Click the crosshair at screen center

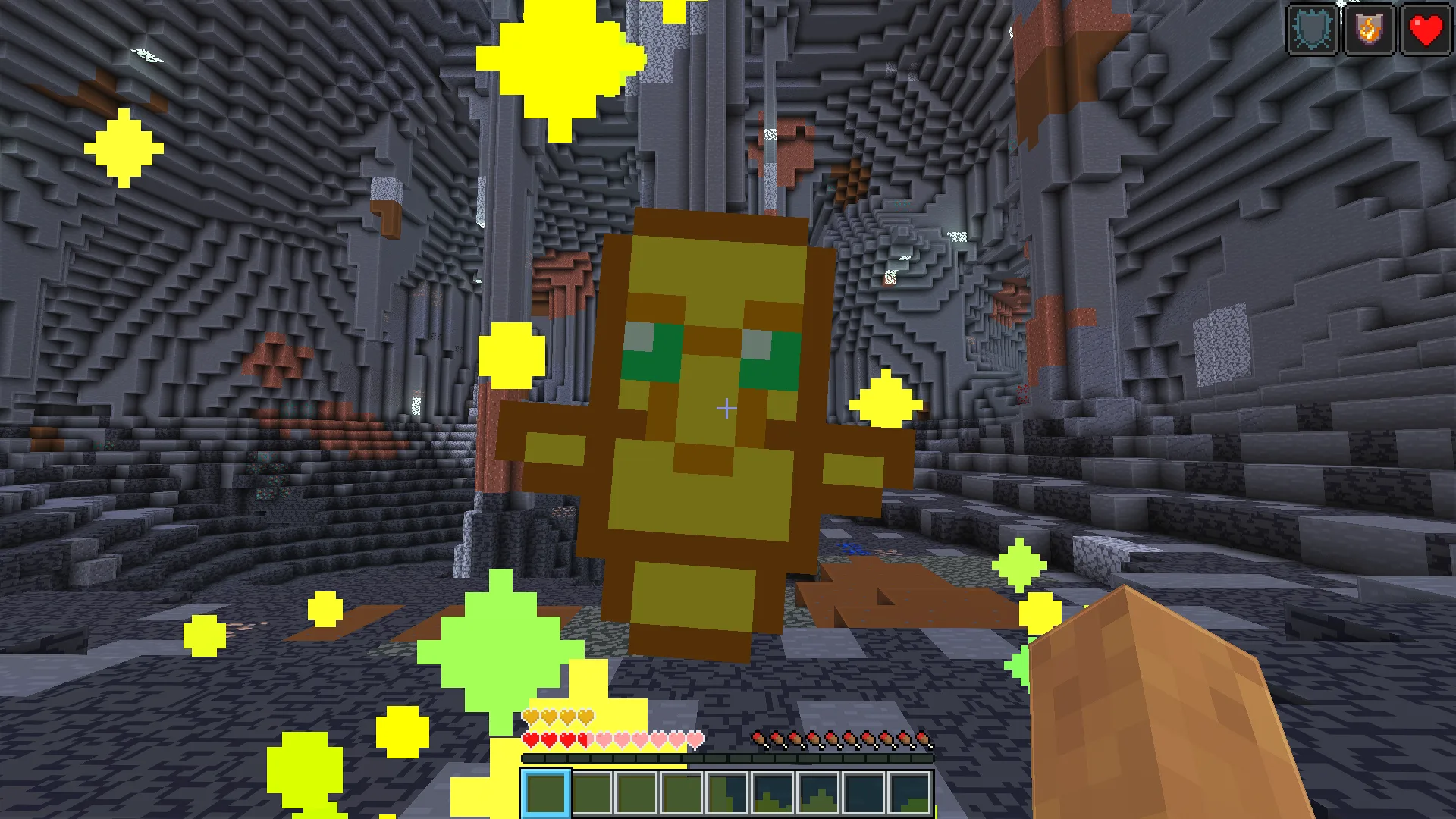pyautogui.click(x=726, y=409)
